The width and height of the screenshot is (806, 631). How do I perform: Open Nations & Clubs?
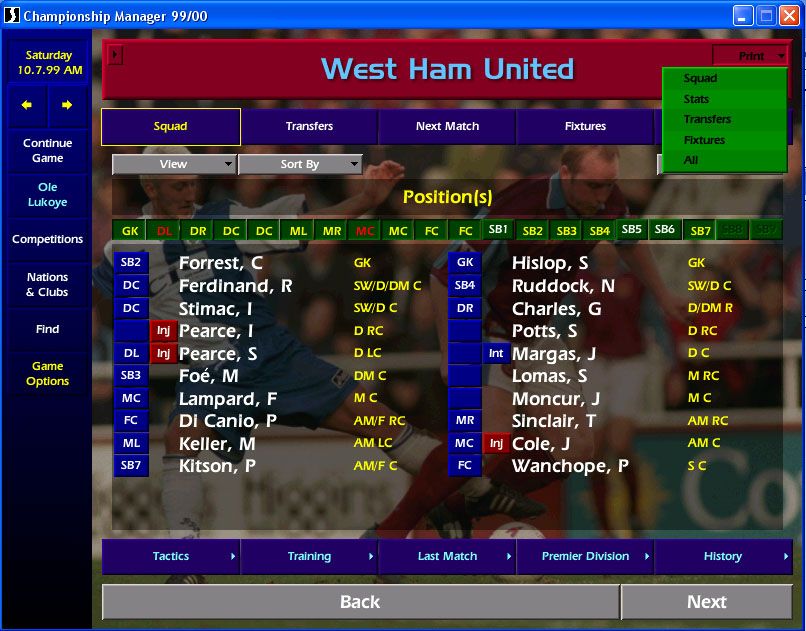47,285
